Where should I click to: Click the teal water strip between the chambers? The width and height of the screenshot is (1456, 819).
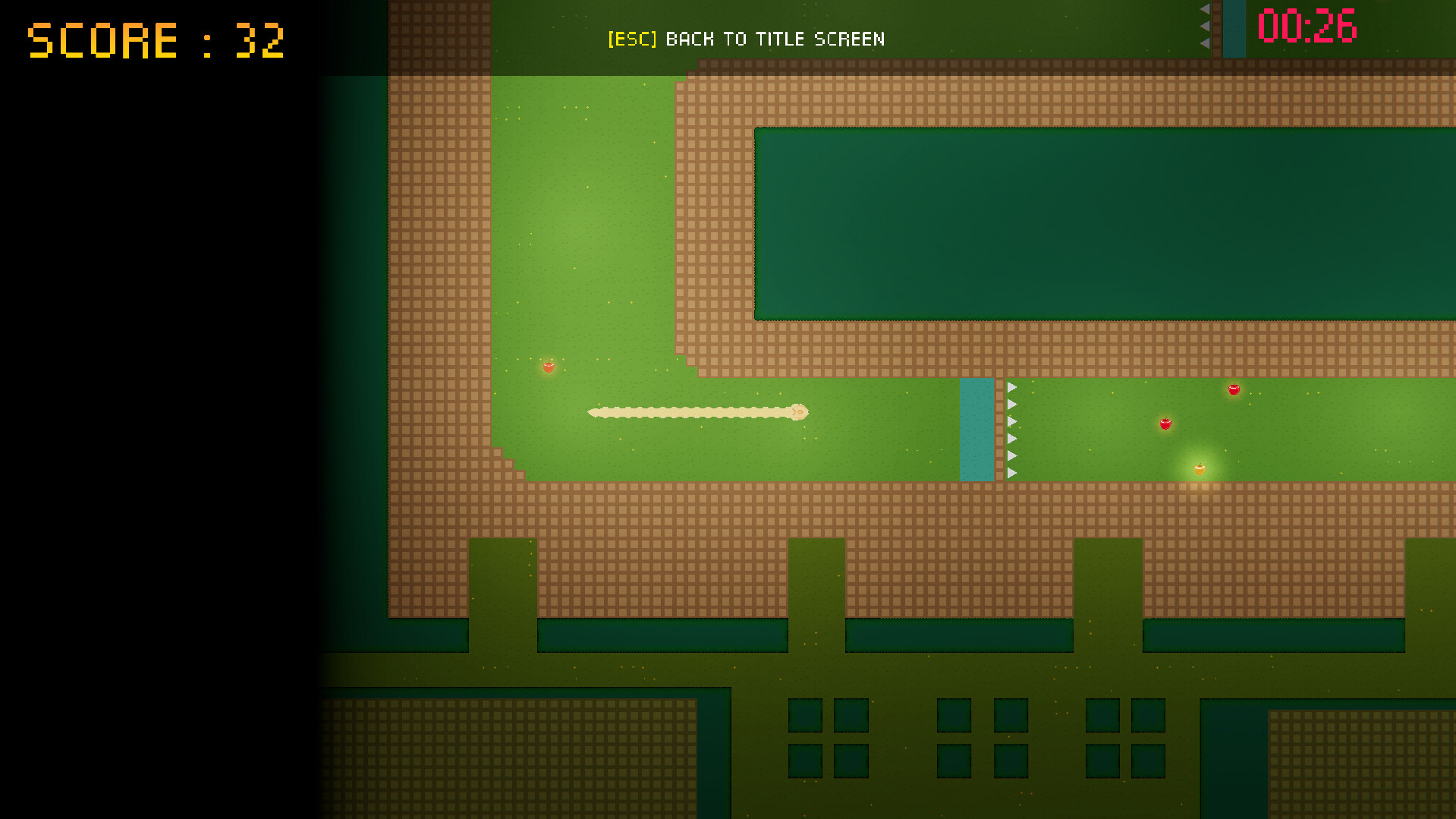(x=977, y=429)
